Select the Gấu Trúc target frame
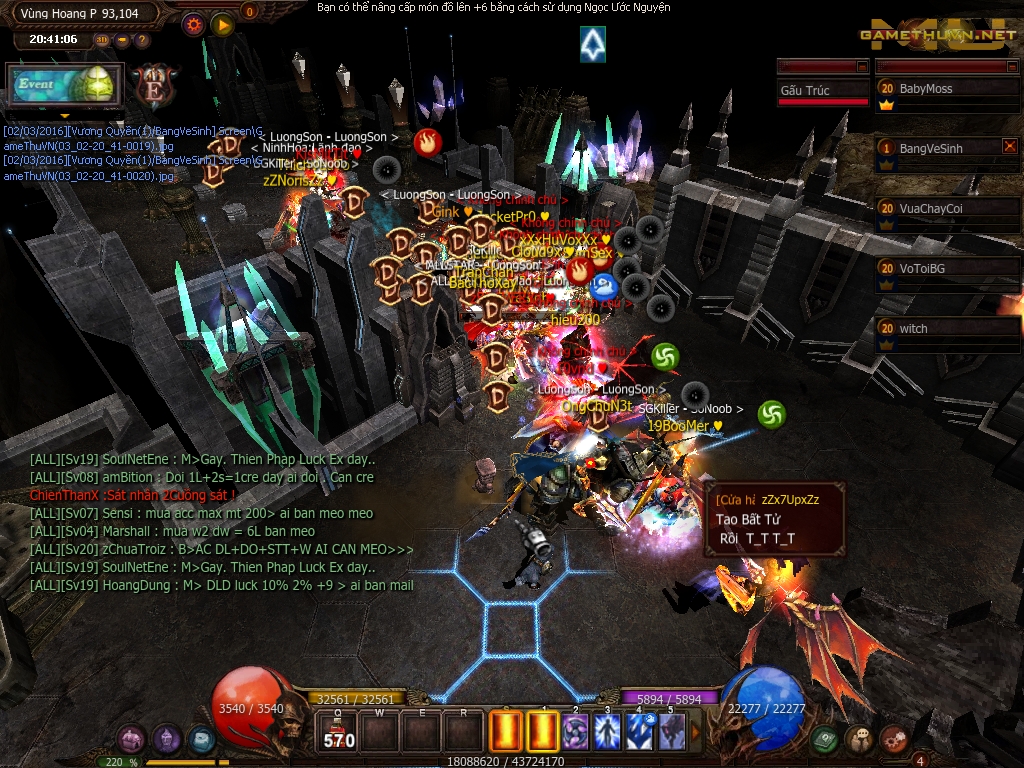Viewport: 1024px width, 768px height. (x=823, y=90)
